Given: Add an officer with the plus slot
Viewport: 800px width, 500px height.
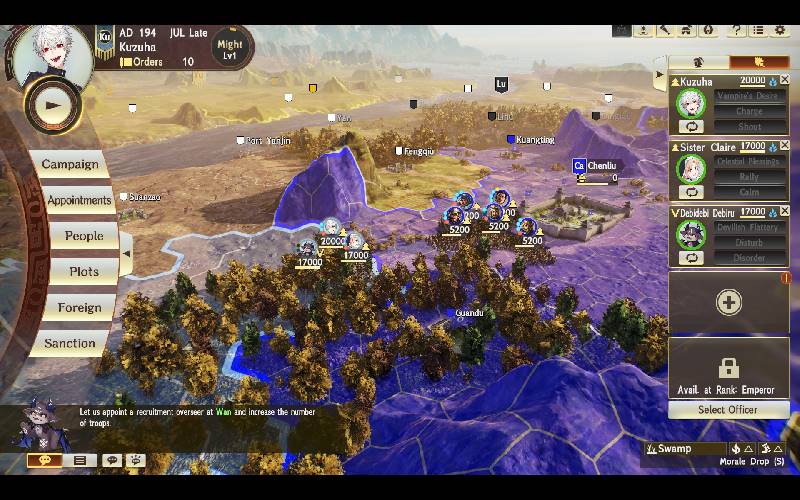Looking at the screenshot, I should point(728,302).
